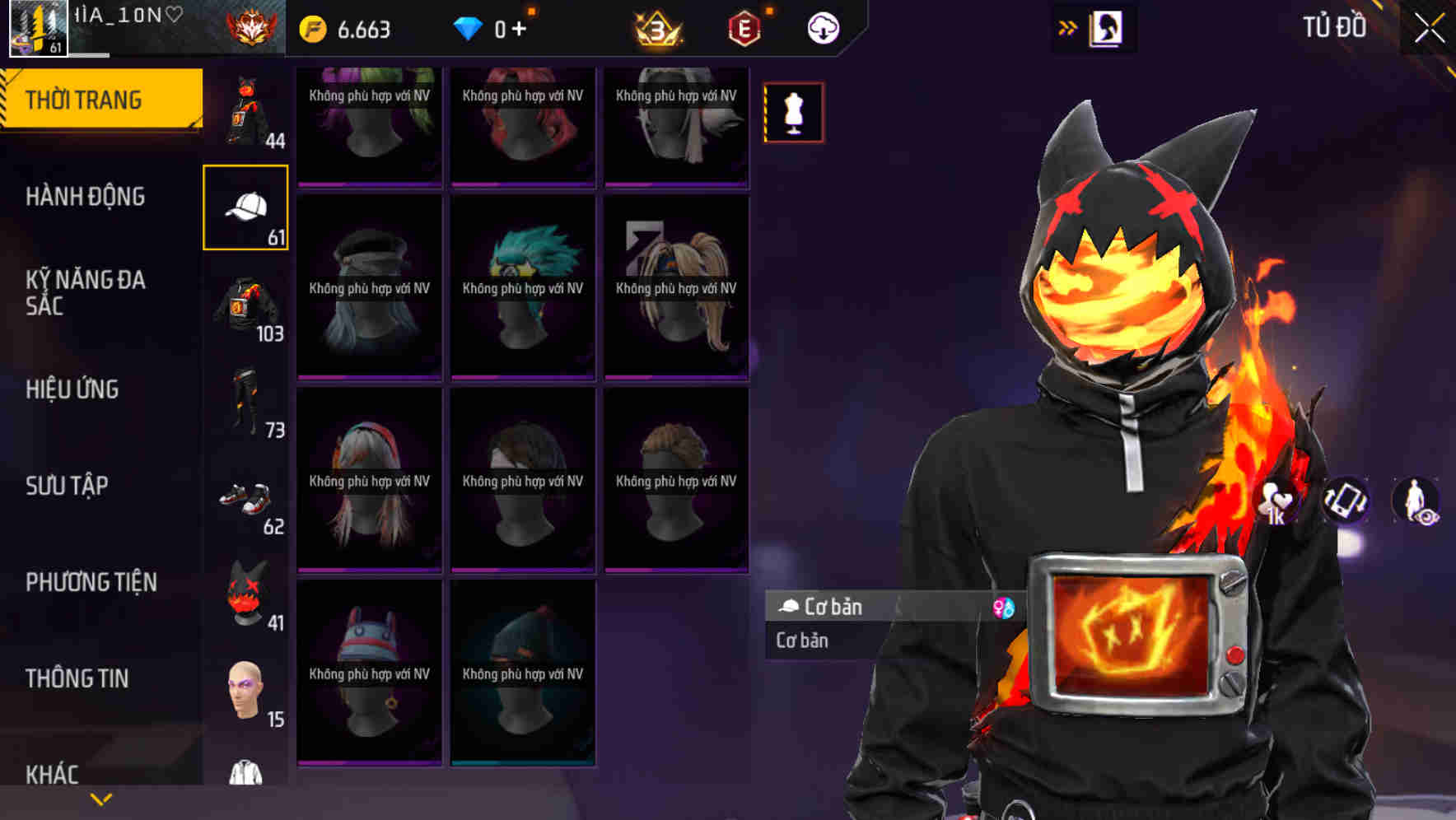The width and height of the screenshot is (1456, 820).
Task: Expand the top-right panel using the double arrows
Action: point(1068,26)
